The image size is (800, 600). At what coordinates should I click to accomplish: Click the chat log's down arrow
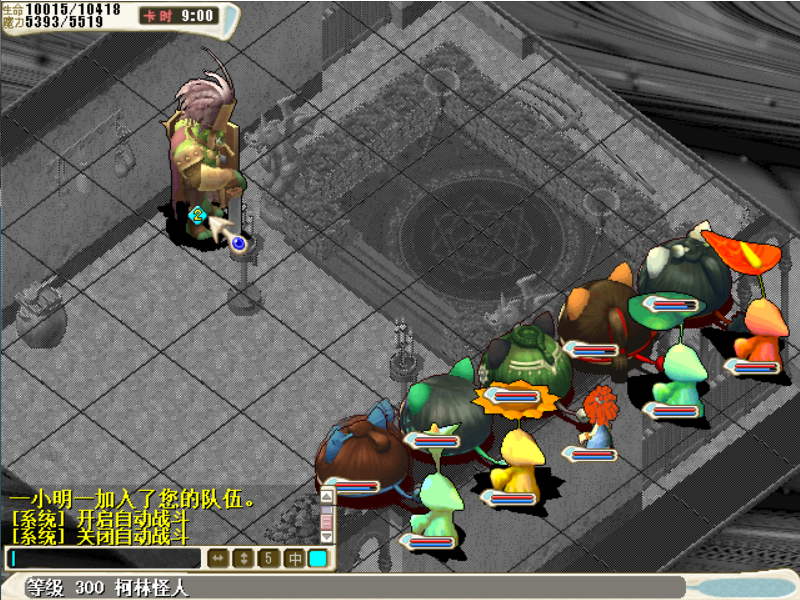pos(326,538)
